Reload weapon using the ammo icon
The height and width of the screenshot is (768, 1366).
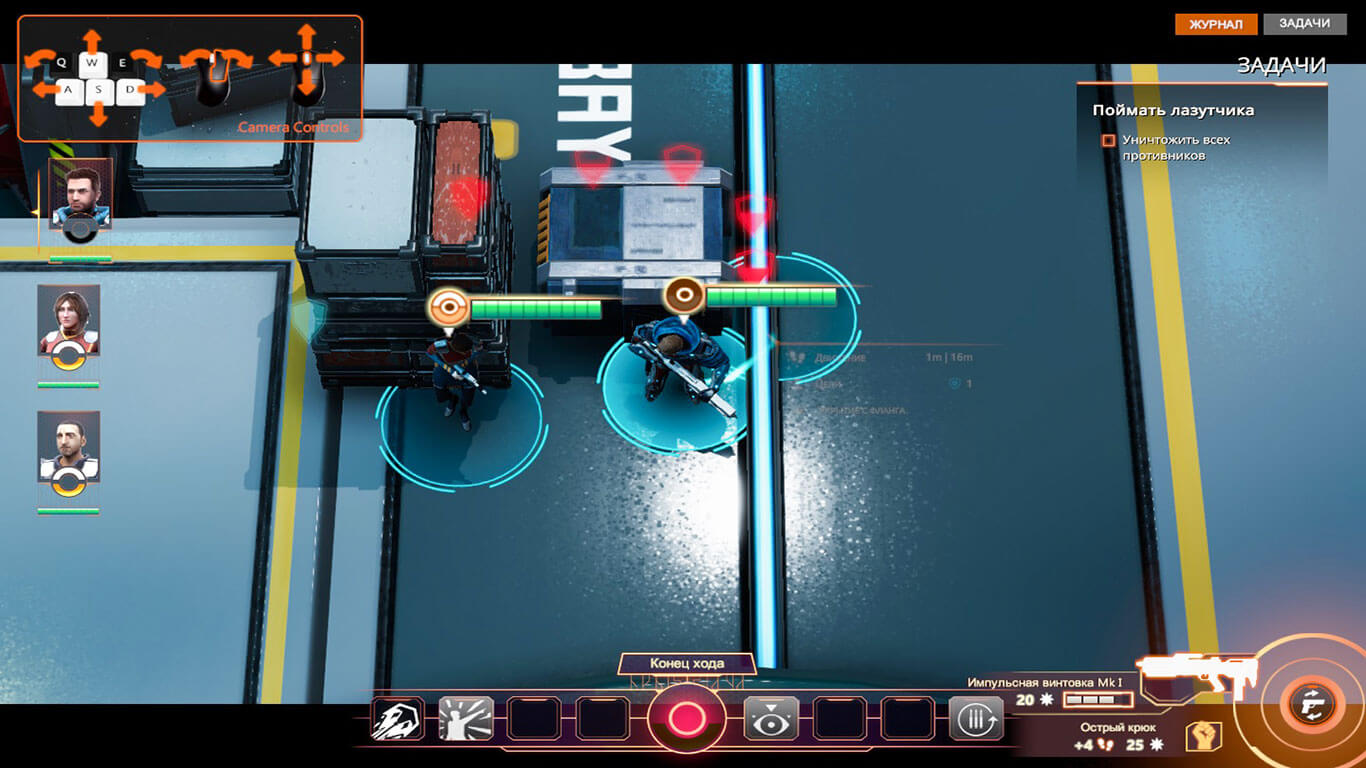point(976,718)
